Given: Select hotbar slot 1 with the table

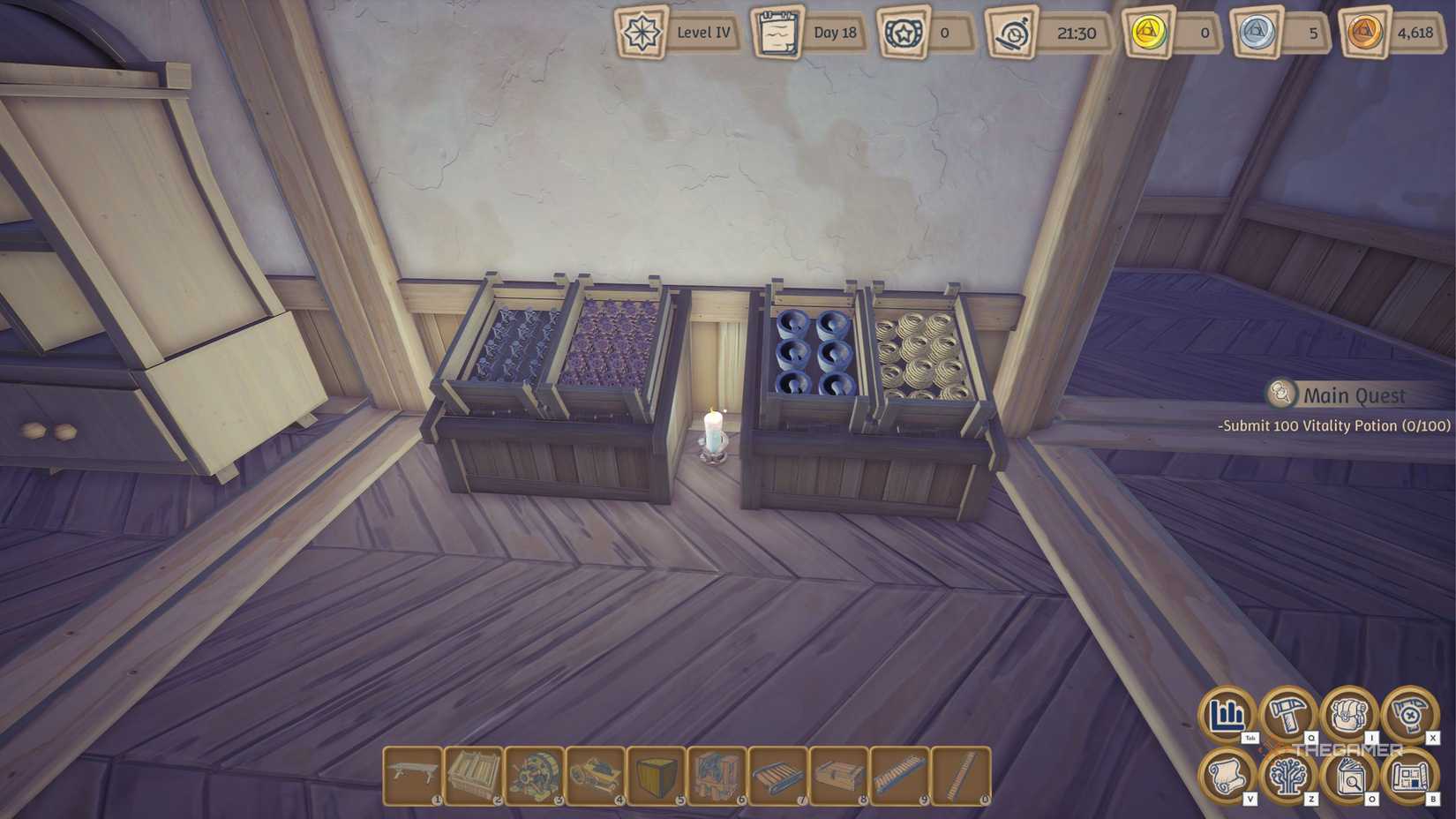Looking at the screenshot, I should 412,777.
